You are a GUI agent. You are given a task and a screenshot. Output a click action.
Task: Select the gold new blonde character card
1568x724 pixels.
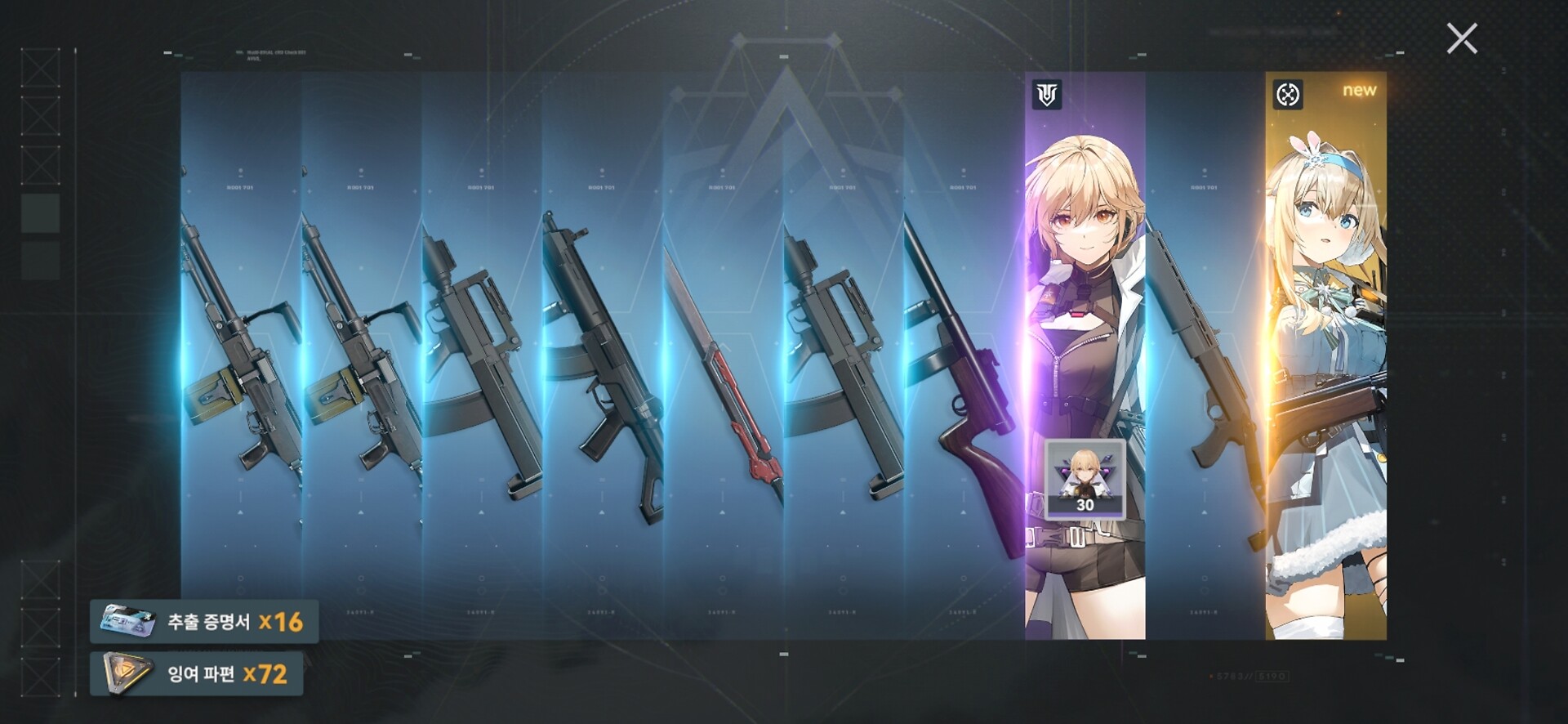pyautogui.click(x=1325, y=355)
